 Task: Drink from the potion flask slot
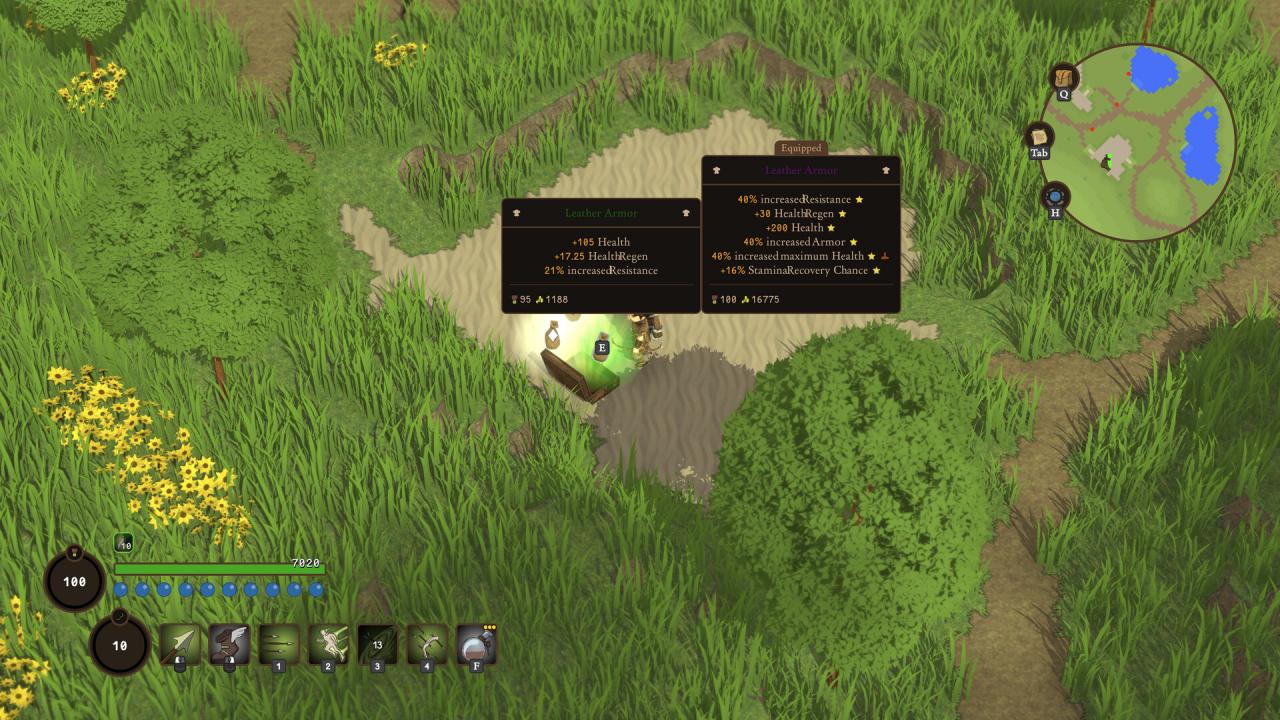476,644
